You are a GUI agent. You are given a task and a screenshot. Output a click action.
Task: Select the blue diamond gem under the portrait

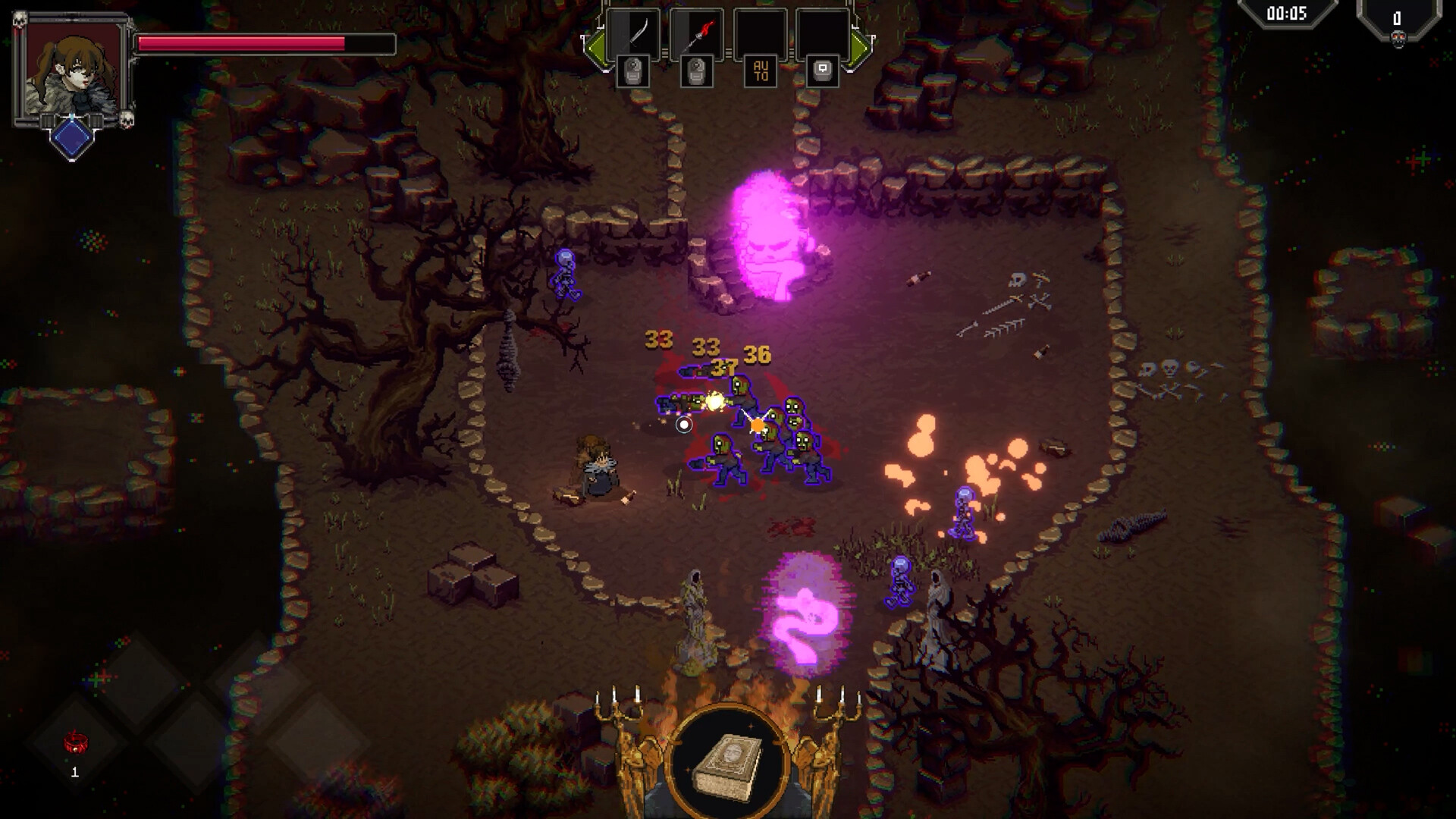(x=72, y=138)
